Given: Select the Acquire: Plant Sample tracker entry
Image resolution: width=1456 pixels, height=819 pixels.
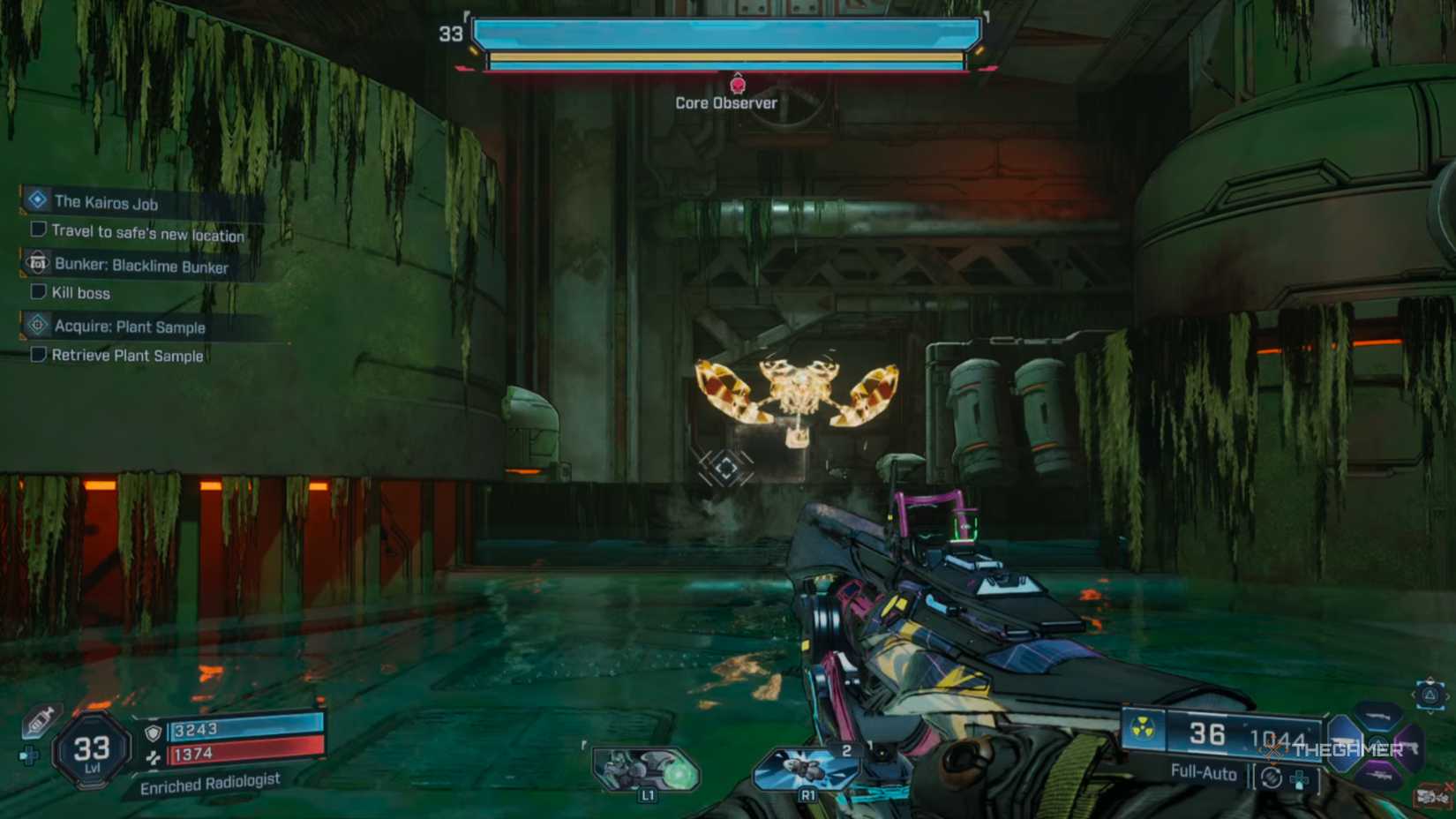Looking at the screenshot, I should [x=130, y=327].
